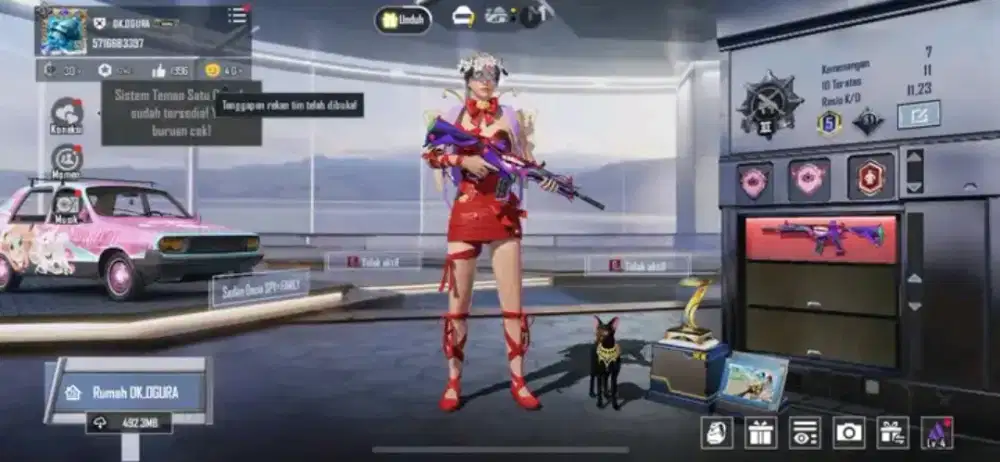Toggle the eye visibility list icon
Viewport: 1000px width, 462px height.
tap(804, 432)
